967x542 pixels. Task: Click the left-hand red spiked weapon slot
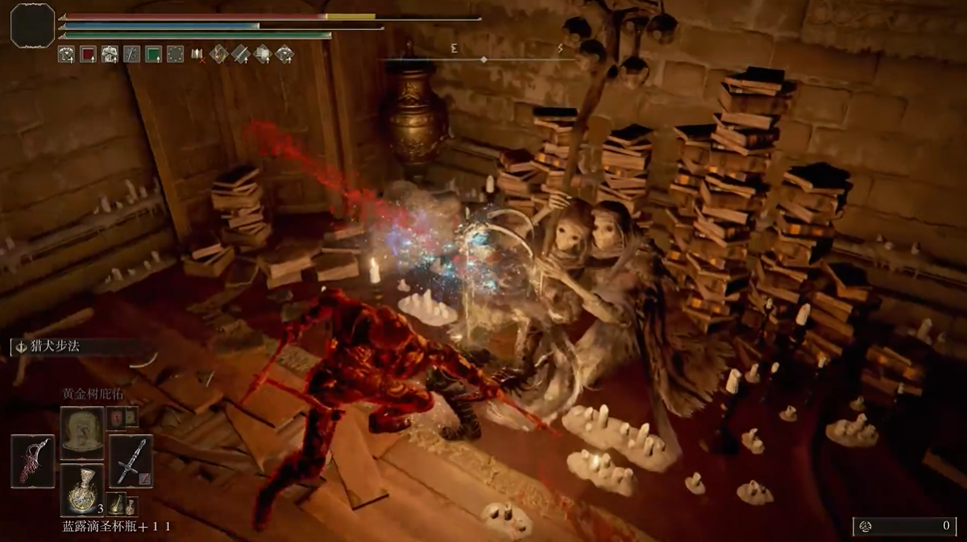[34, 461]
